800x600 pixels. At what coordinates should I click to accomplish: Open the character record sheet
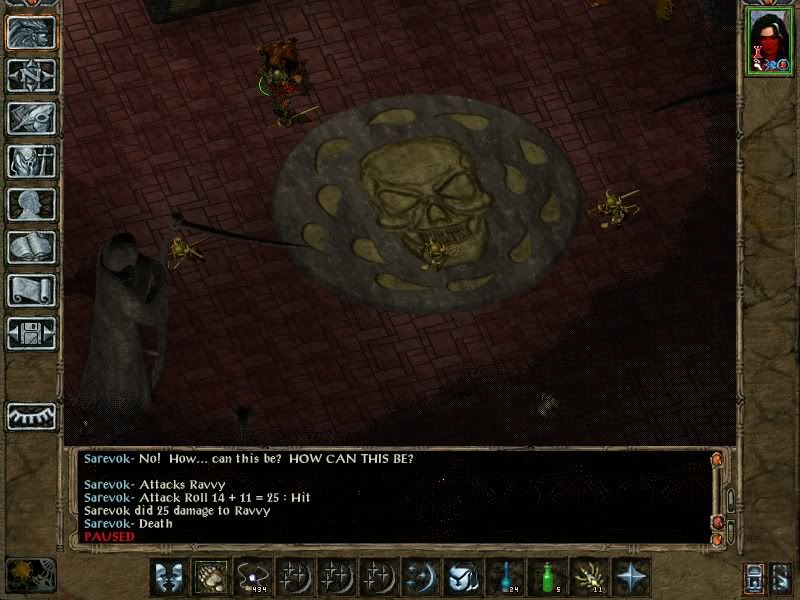coord(31,204)
